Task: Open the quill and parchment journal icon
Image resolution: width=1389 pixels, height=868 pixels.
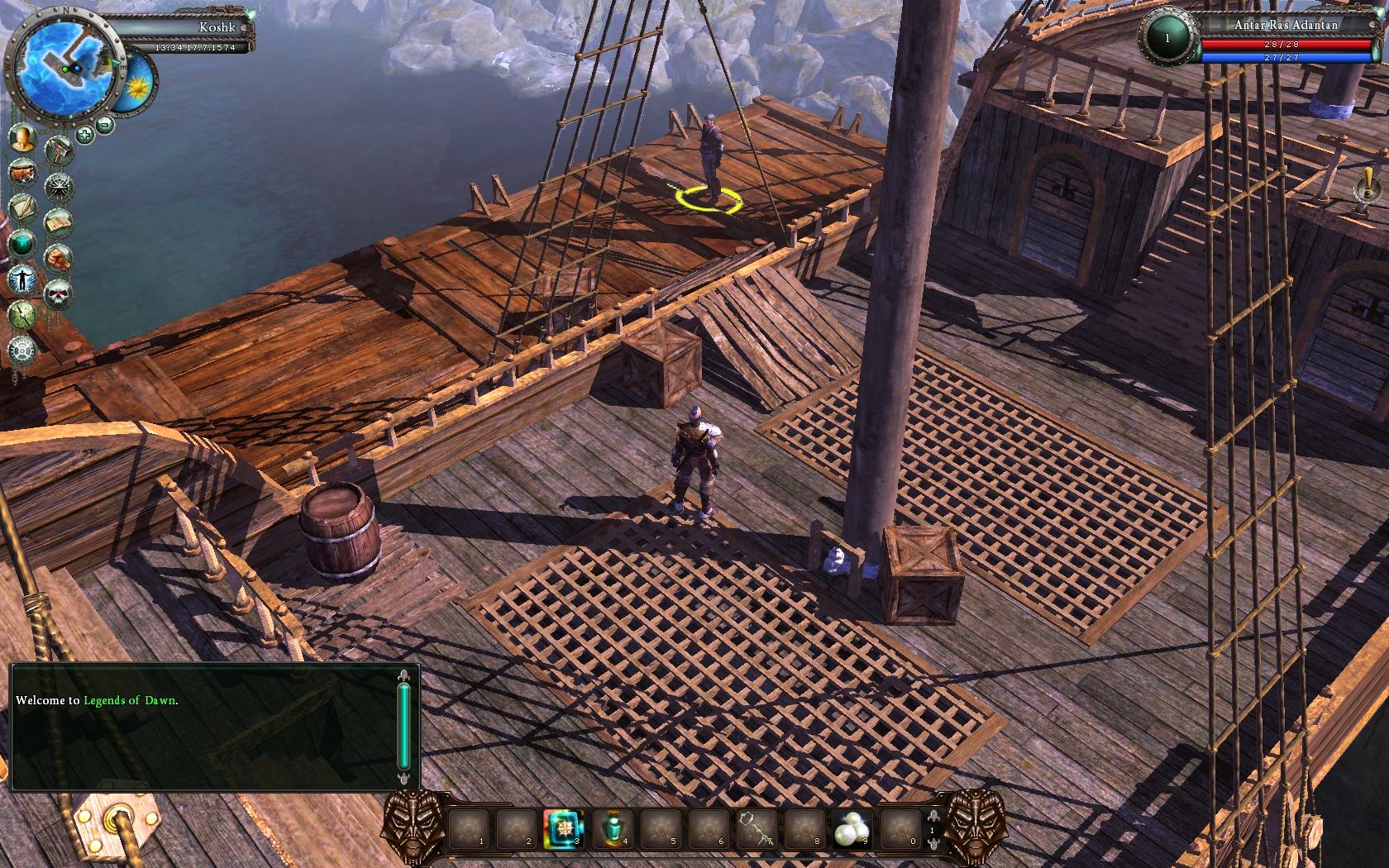Action: (x=21, y=207)
